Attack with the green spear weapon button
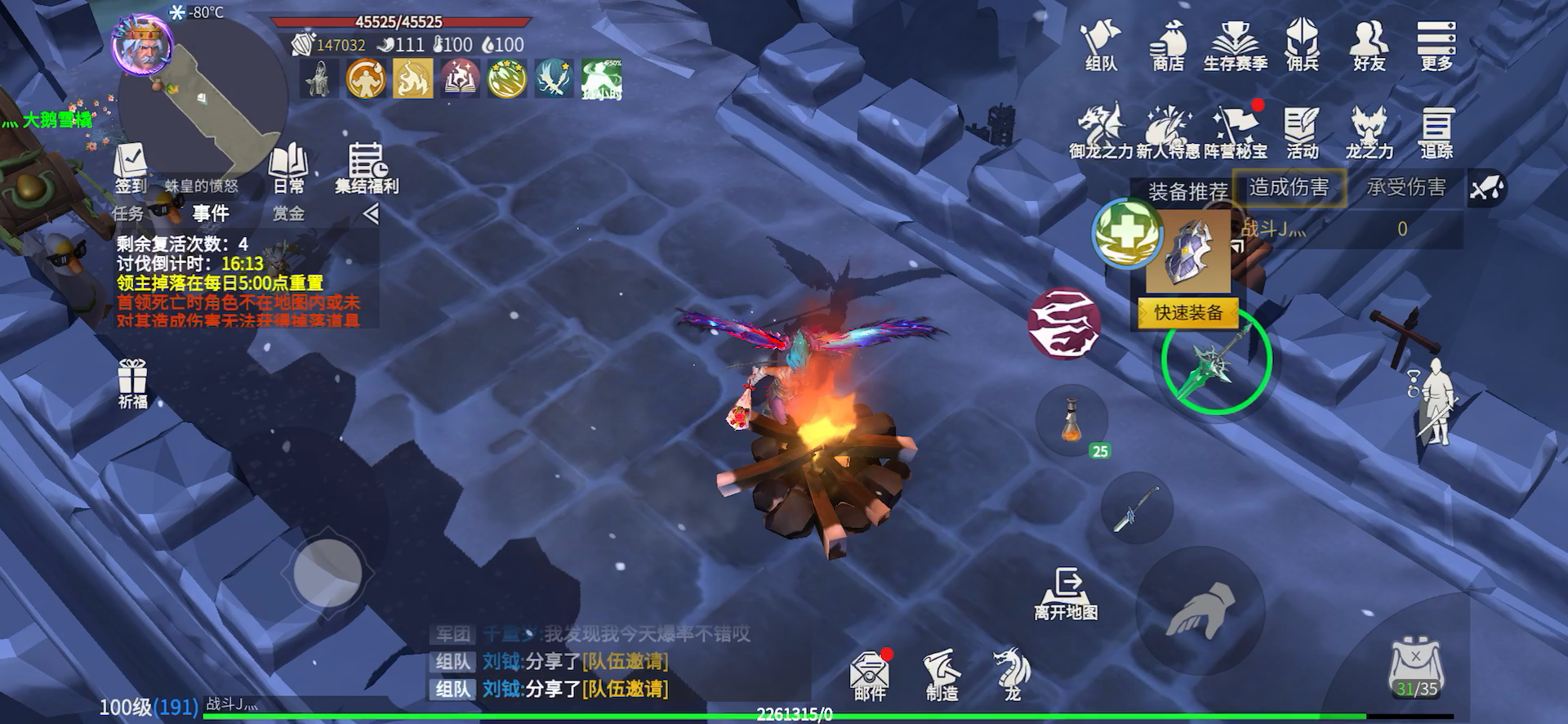Screen dimensions: 1568x724 [1216, 360]
